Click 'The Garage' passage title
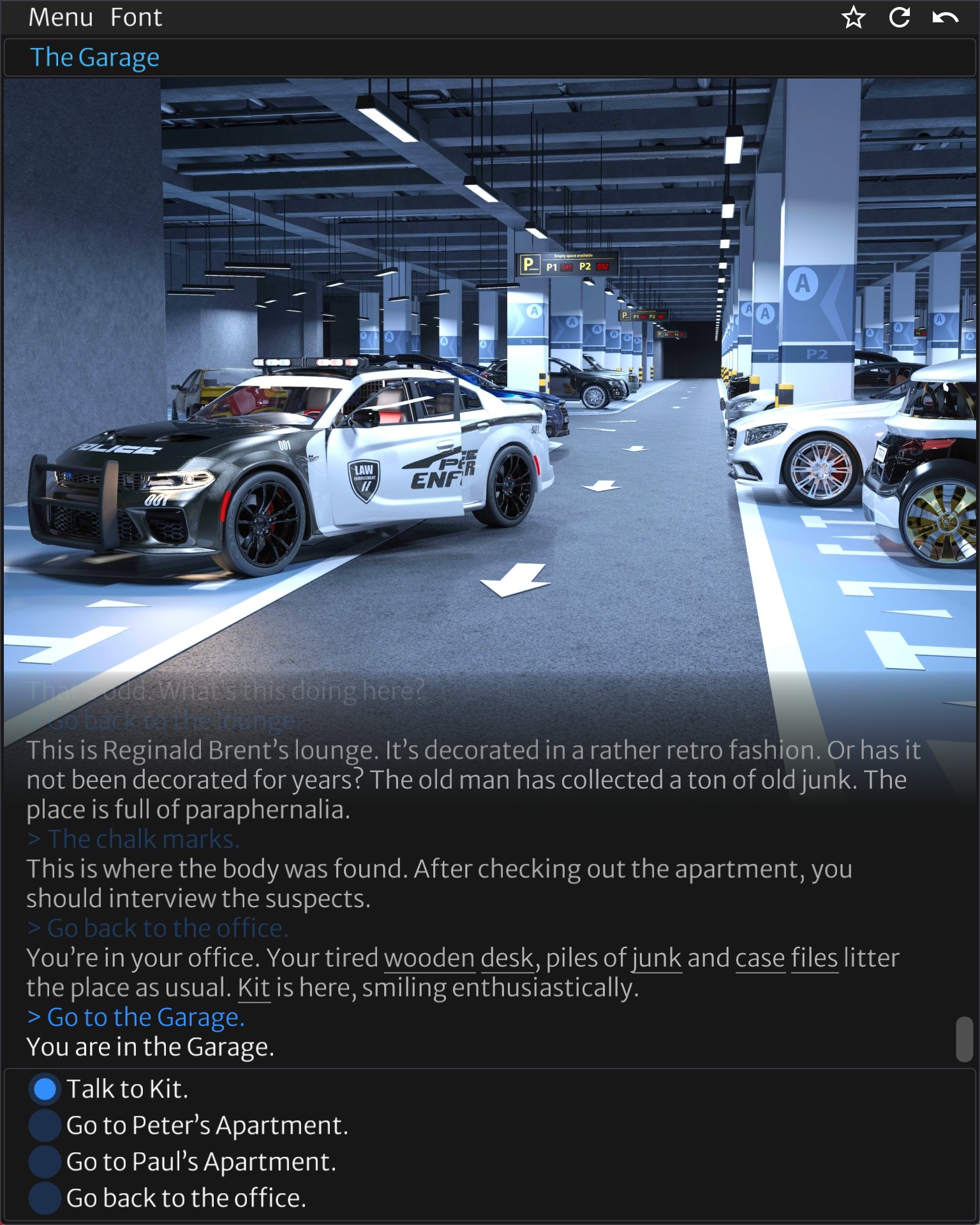 [96, 57]
